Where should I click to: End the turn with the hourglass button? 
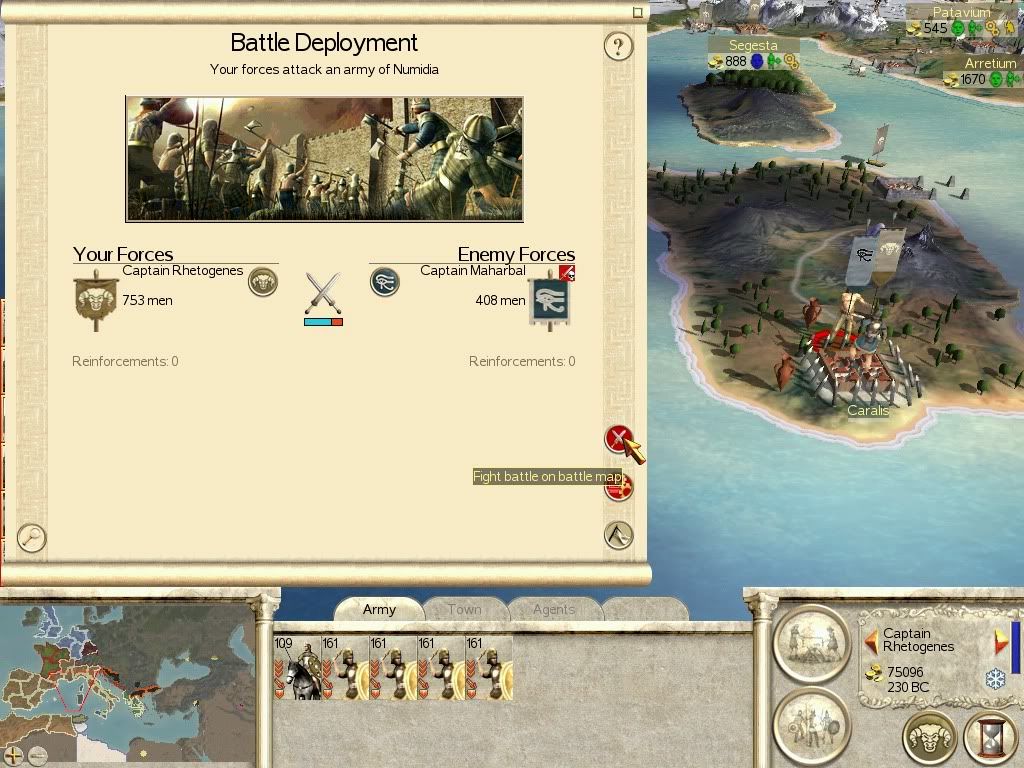coord(989,739)
